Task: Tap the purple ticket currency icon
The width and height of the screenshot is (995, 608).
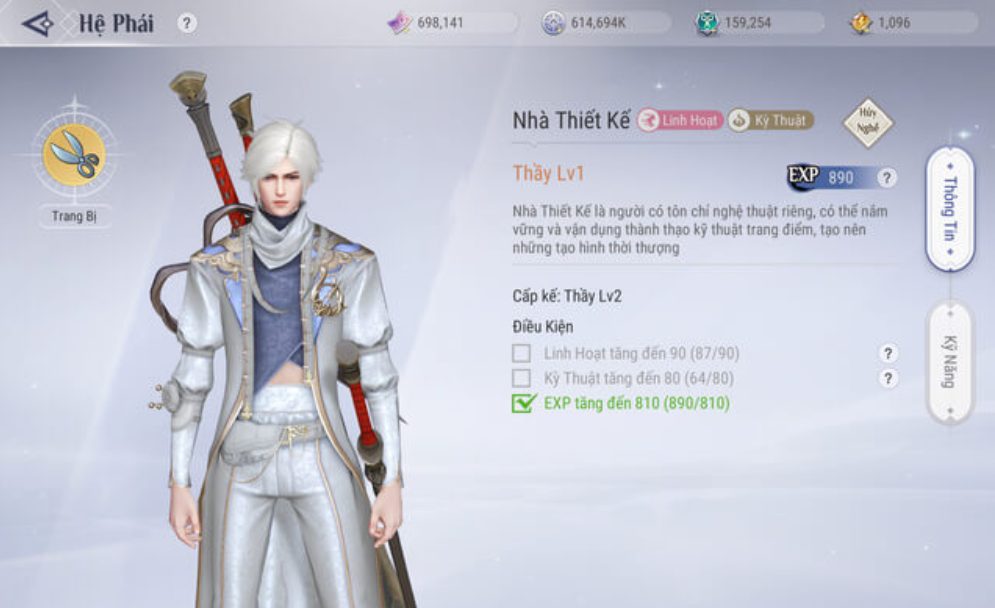Action: tap(400, 22)
